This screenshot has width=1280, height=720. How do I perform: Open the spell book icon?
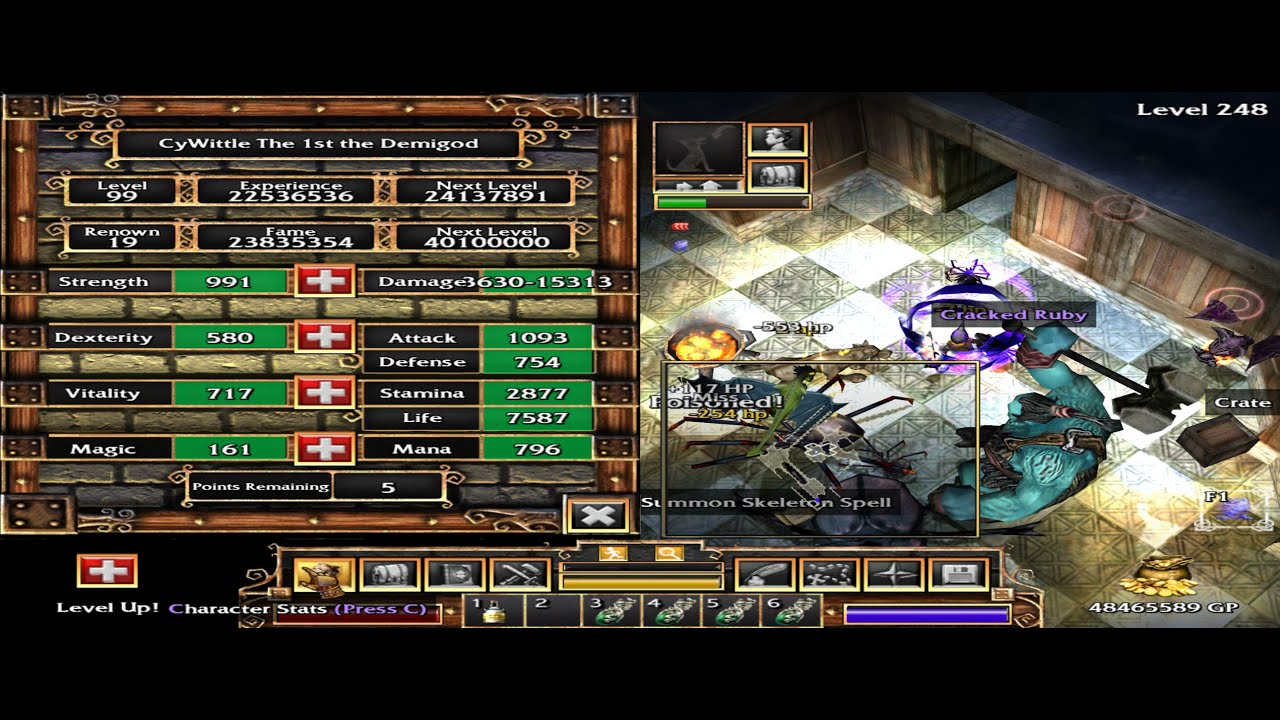click(455, 575)
